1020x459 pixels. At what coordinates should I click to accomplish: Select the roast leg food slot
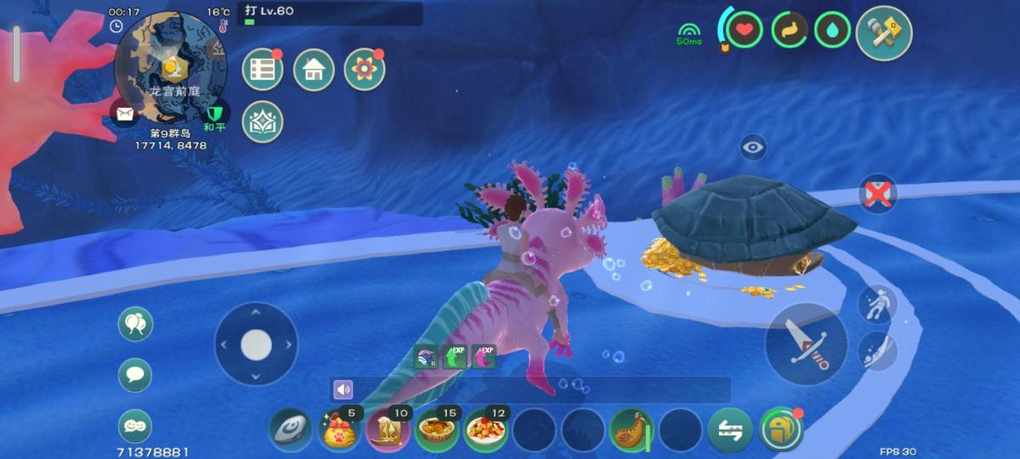pos(631,431)
